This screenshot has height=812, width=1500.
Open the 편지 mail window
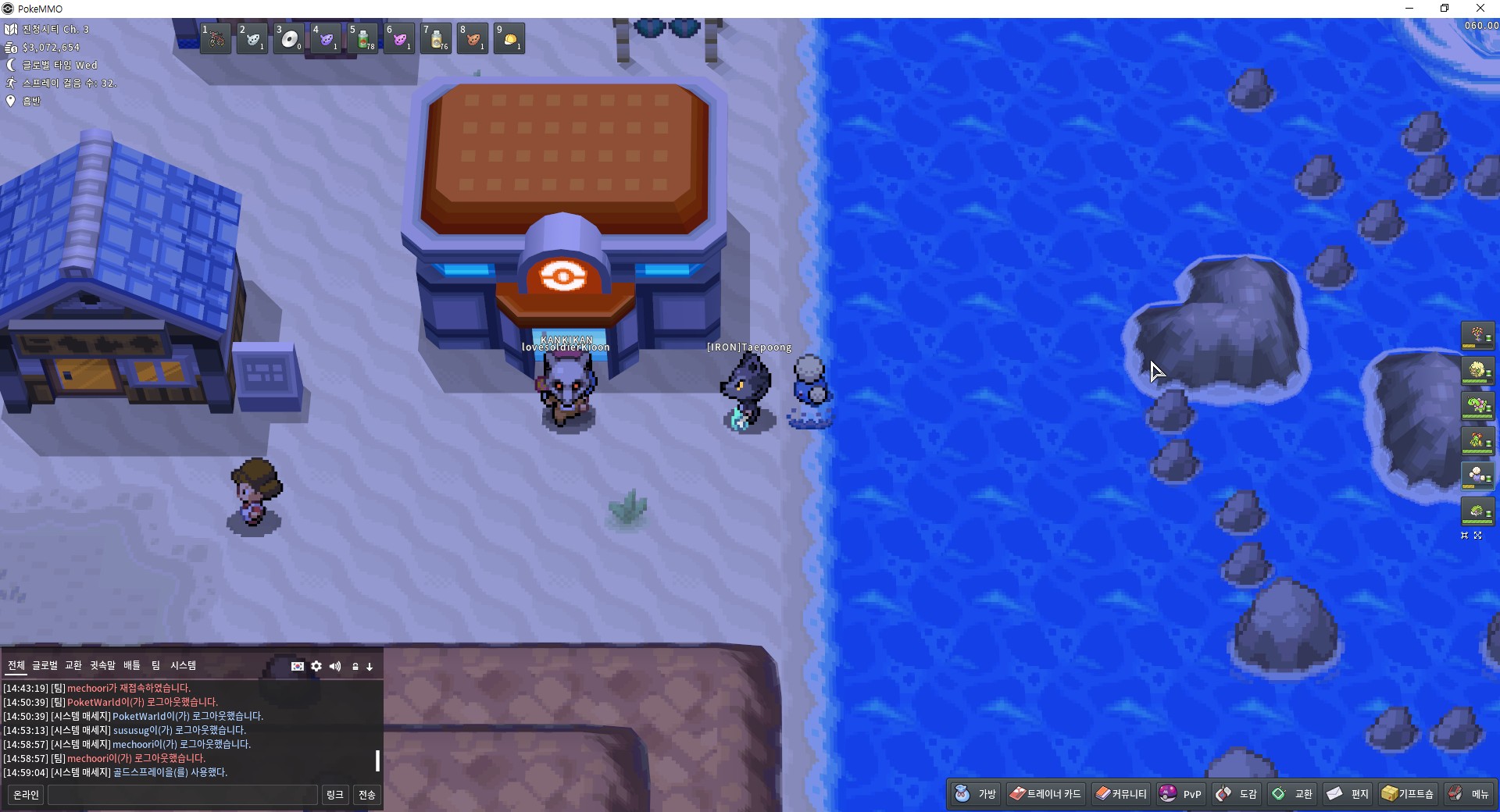point(1348,794)
